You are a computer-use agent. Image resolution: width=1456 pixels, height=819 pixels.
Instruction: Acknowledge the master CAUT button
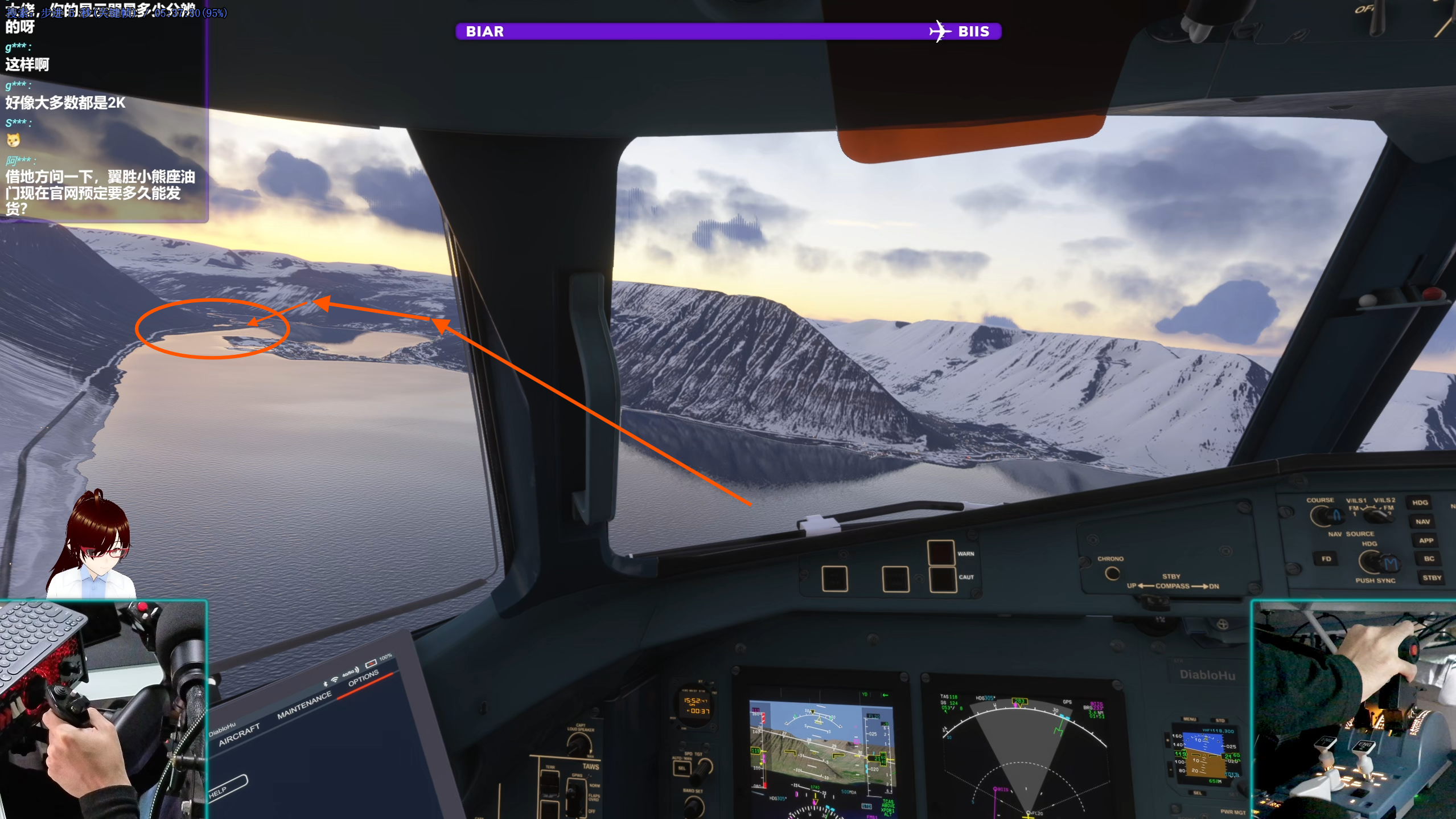coord(942,579)
